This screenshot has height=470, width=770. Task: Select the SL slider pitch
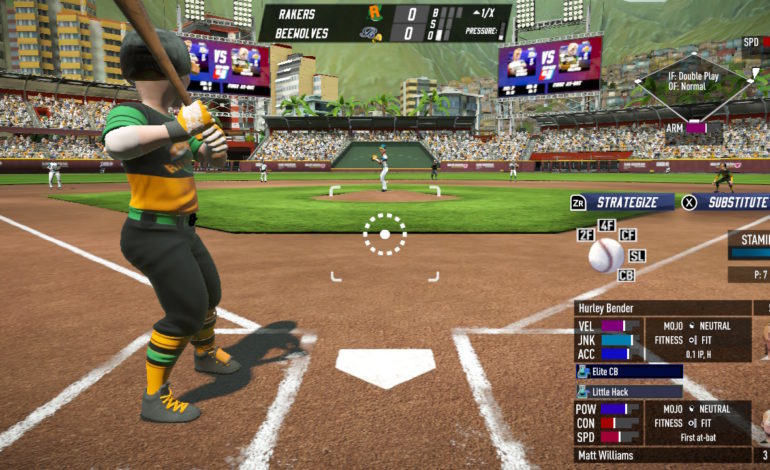(x=637, y=256)
